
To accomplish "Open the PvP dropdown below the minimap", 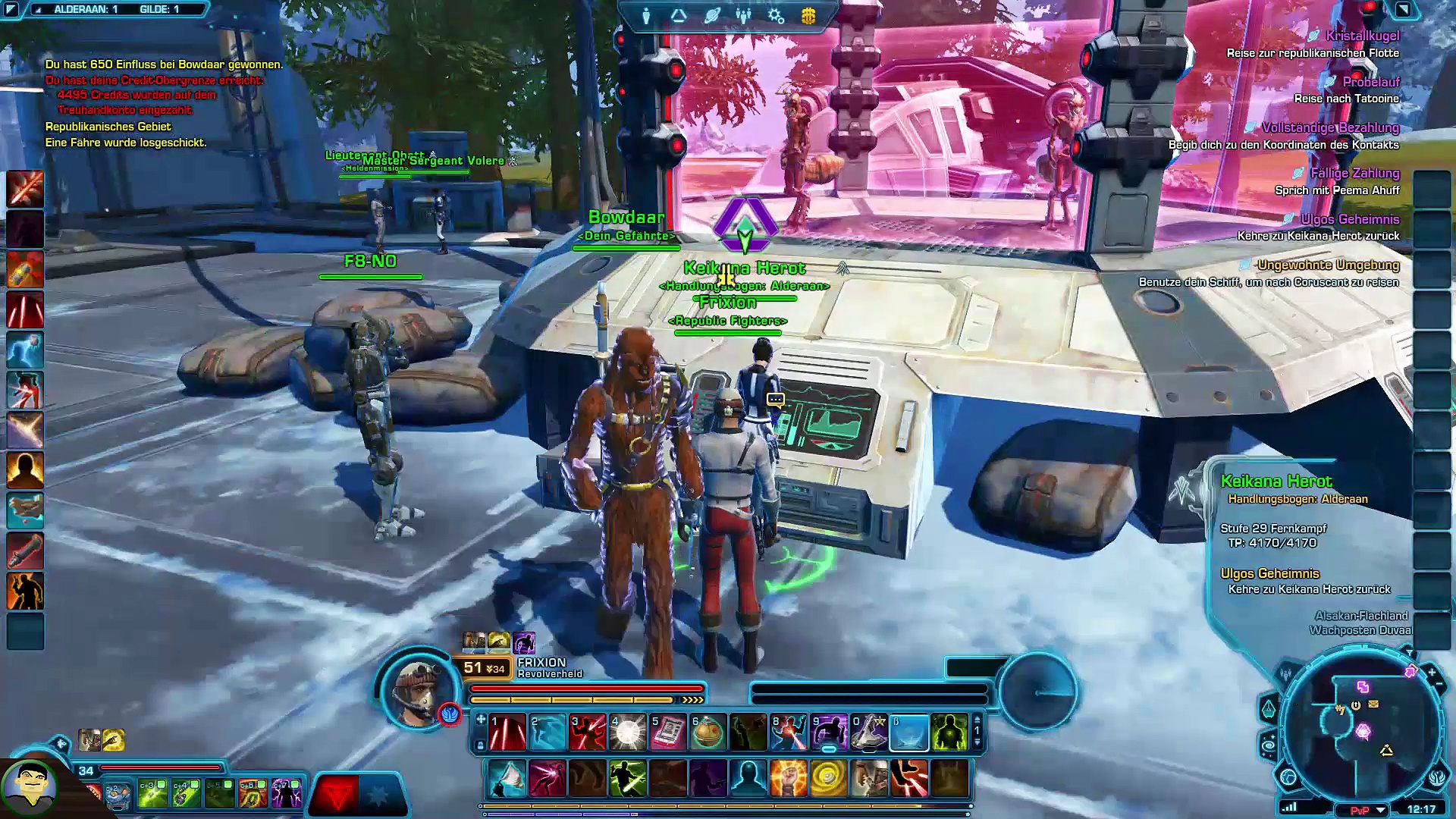I will tap(1380, 810).
